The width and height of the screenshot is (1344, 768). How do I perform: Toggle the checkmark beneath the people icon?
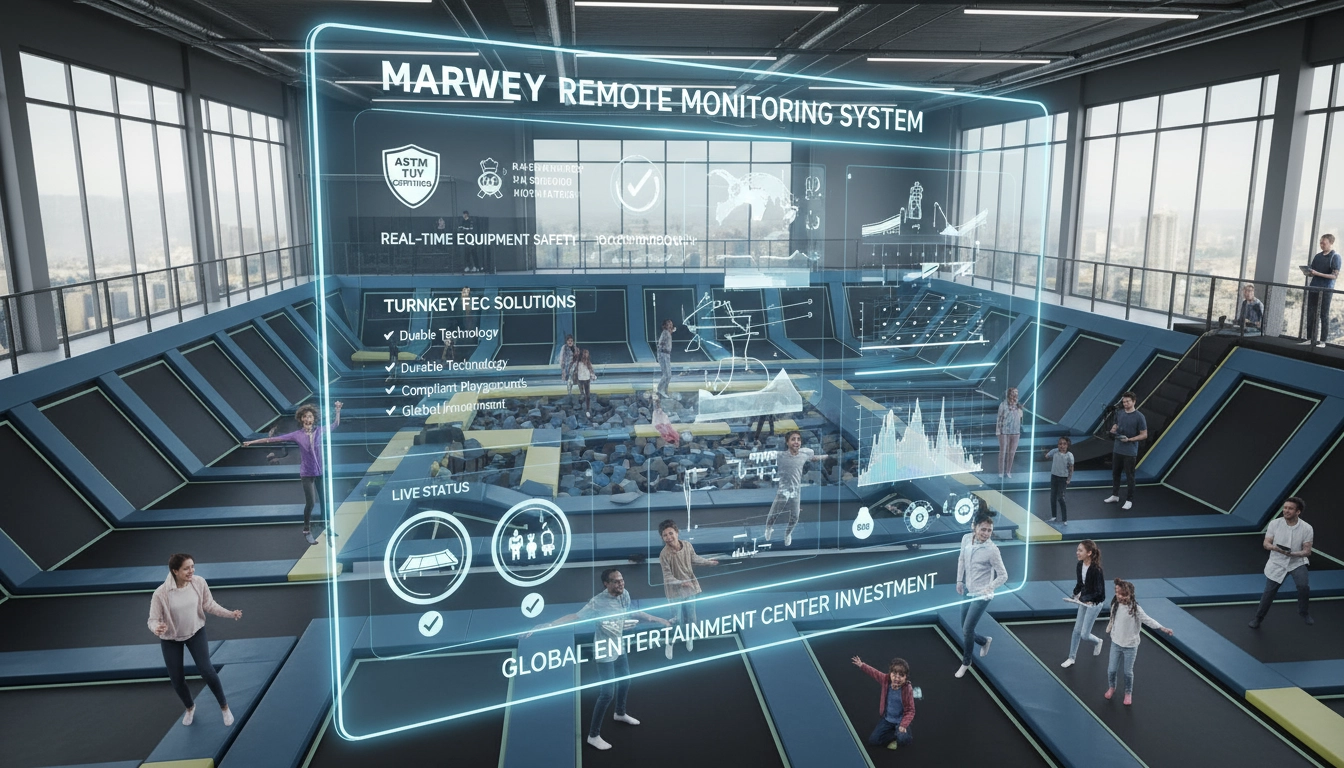click(x=532, y=604)
